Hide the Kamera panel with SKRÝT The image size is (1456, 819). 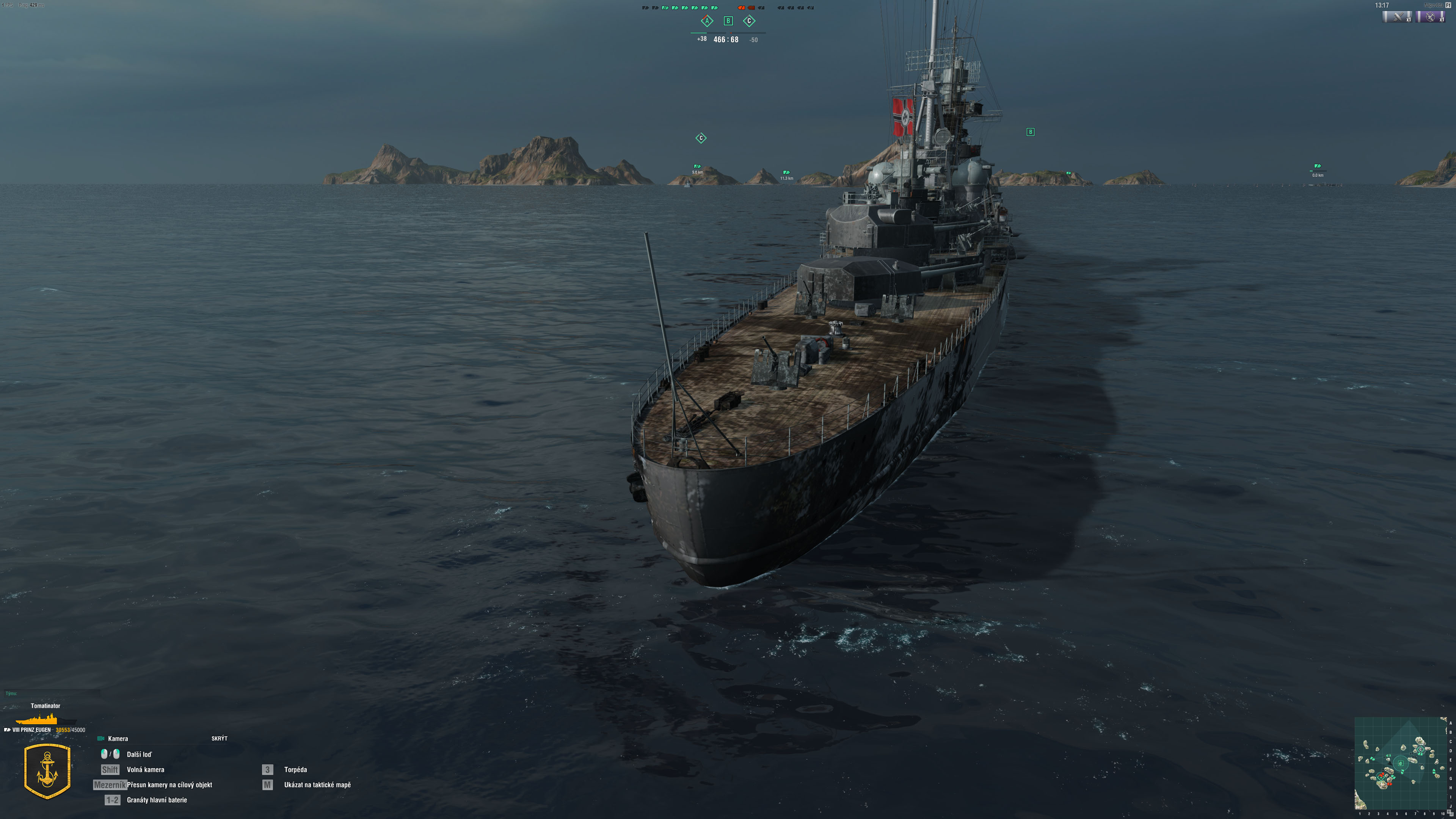(219, 738)
